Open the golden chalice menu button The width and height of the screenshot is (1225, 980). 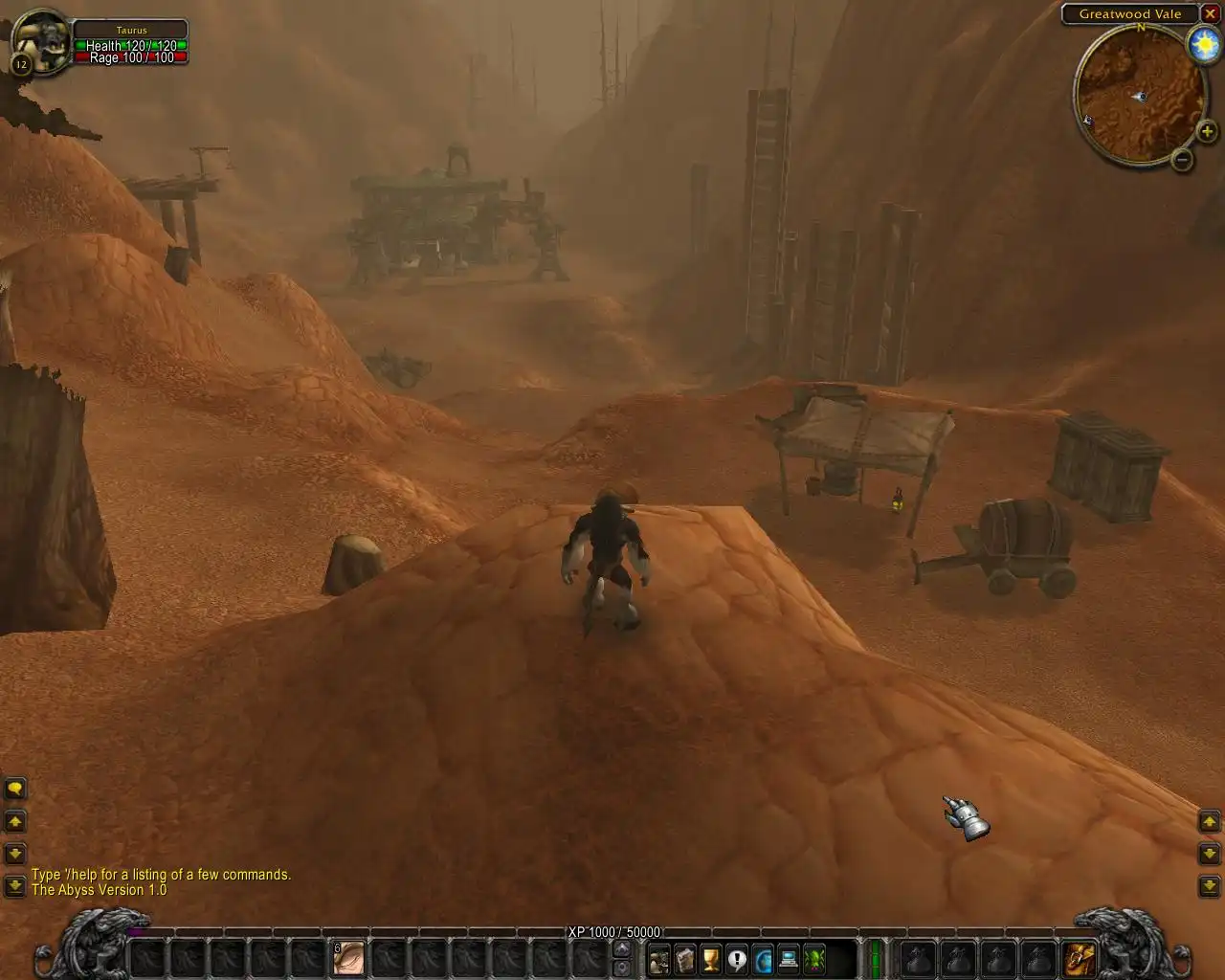(711, 958)
